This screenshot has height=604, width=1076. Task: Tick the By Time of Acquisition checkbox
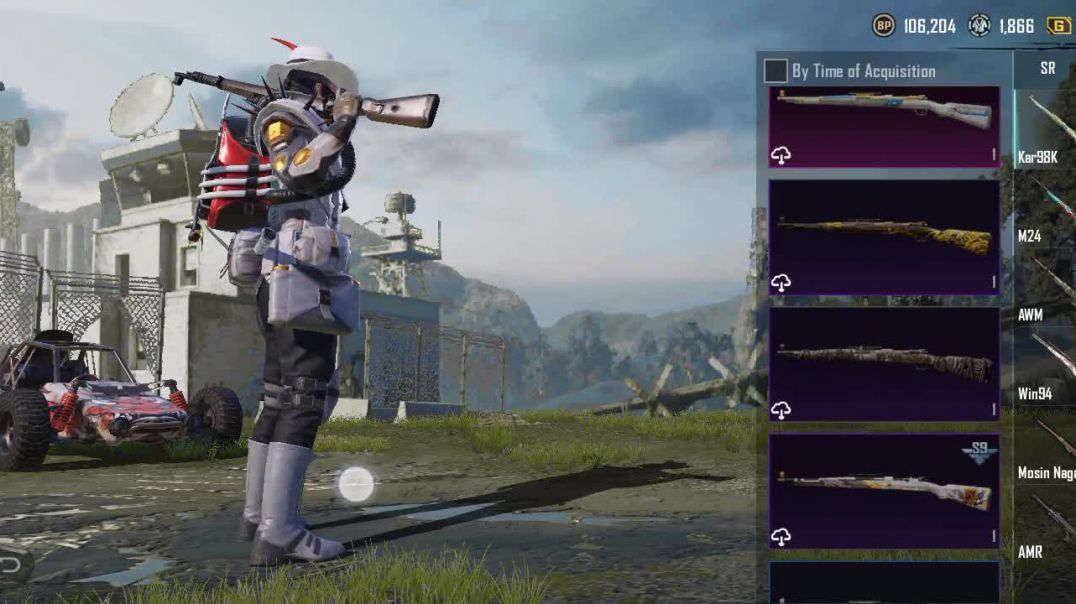pos(776,70)
